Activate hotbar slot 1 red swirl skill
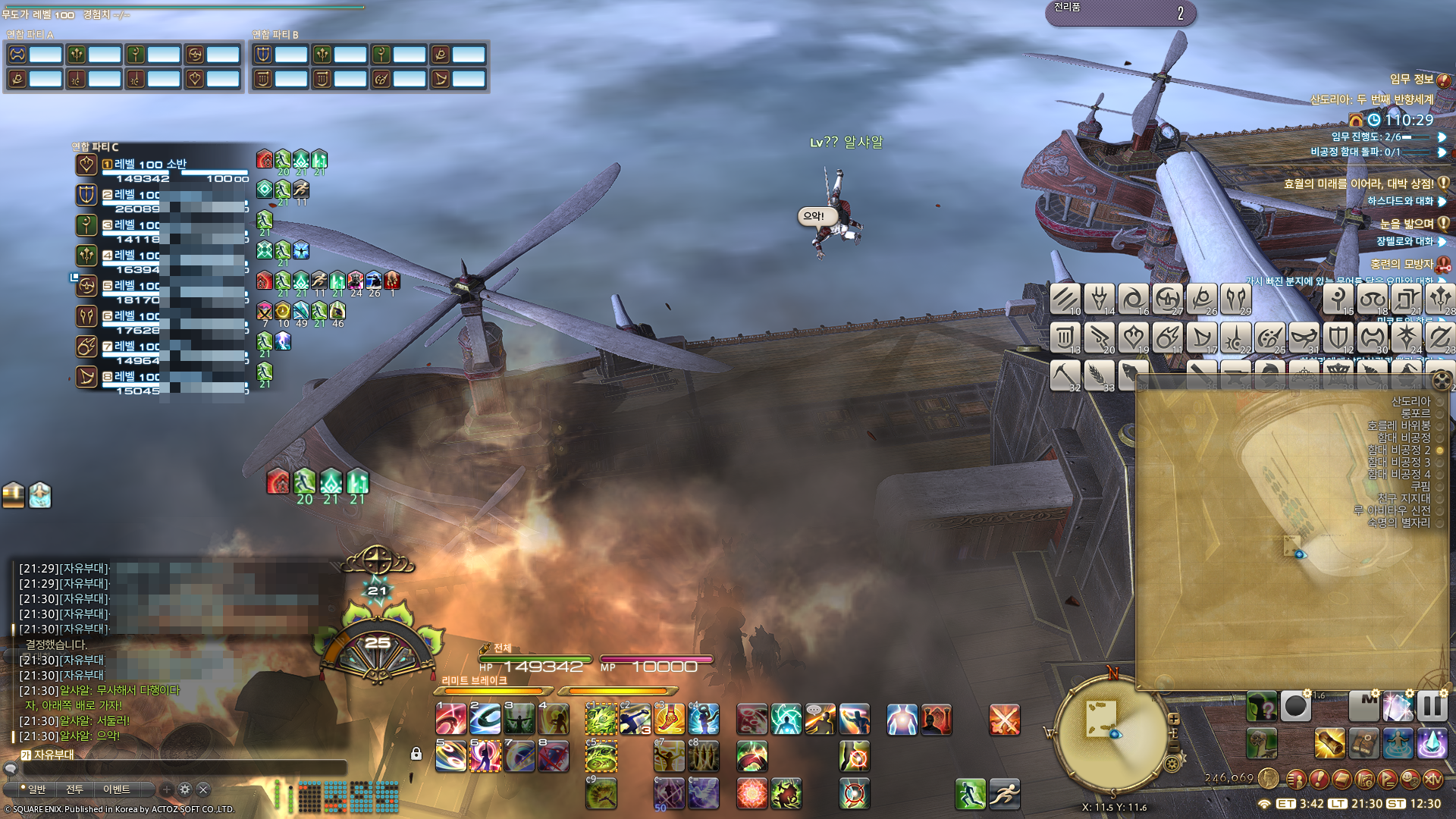 [451, 719]
